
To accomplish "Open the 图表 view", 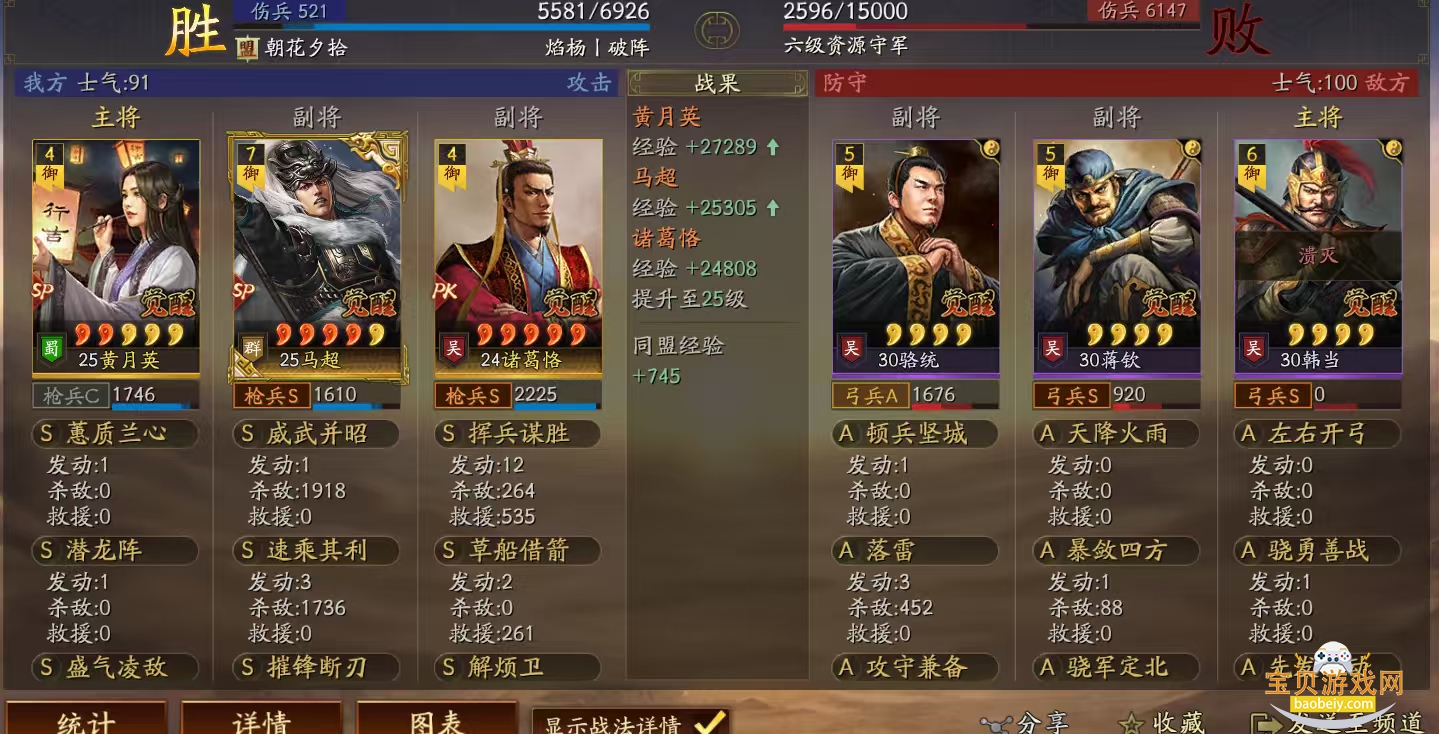I will click(437, 720).
